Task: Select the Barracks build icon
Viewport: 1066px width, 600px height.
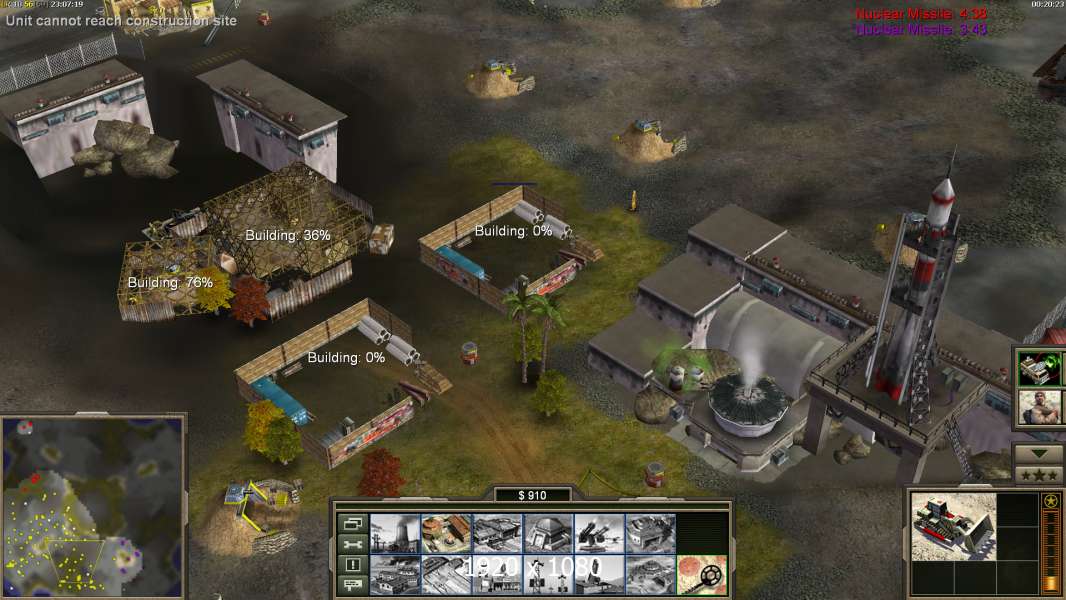Action: (x=446, y=533)
